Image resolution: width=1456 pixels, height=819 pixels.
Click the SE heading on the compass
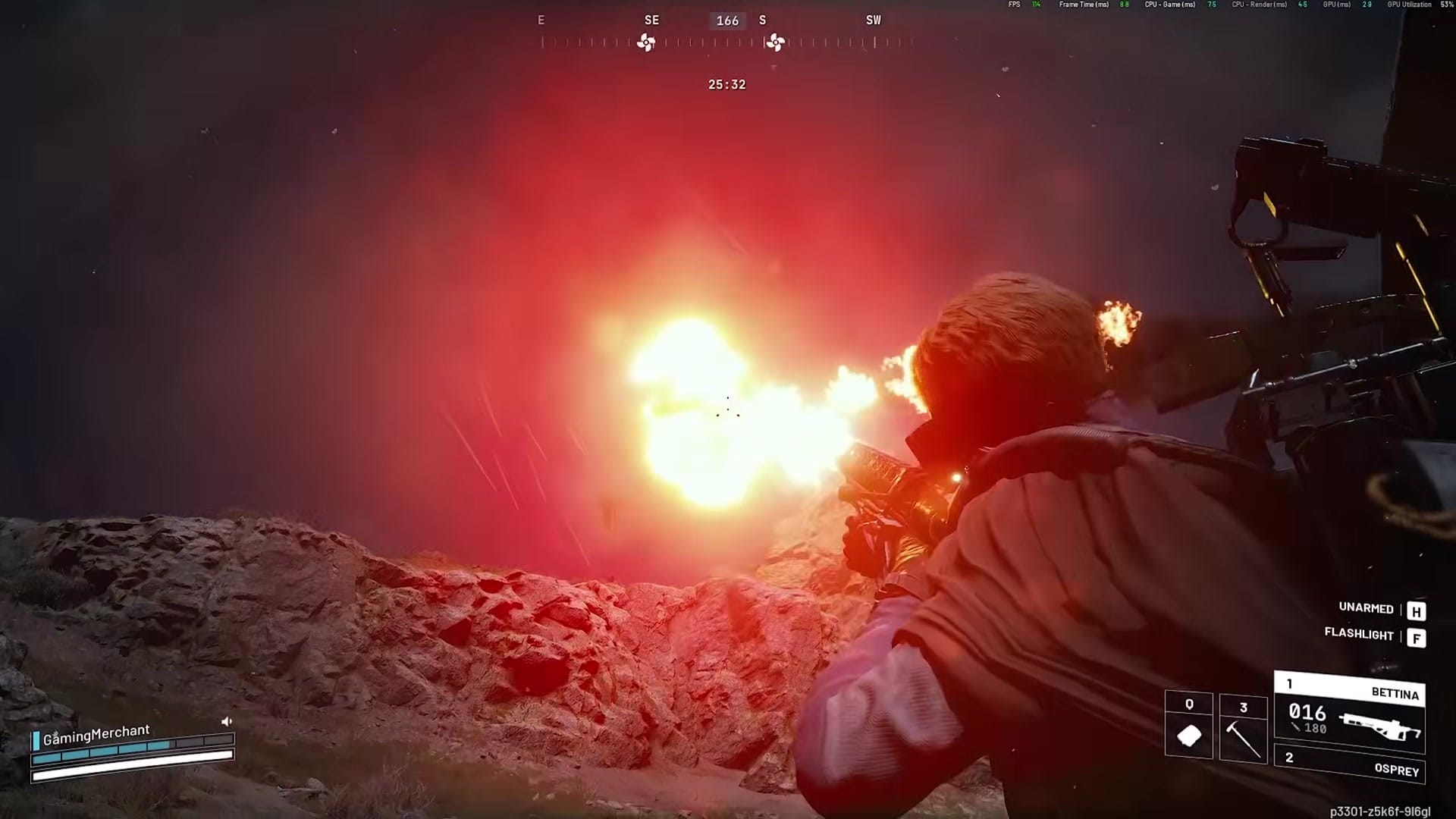point(651,20)
